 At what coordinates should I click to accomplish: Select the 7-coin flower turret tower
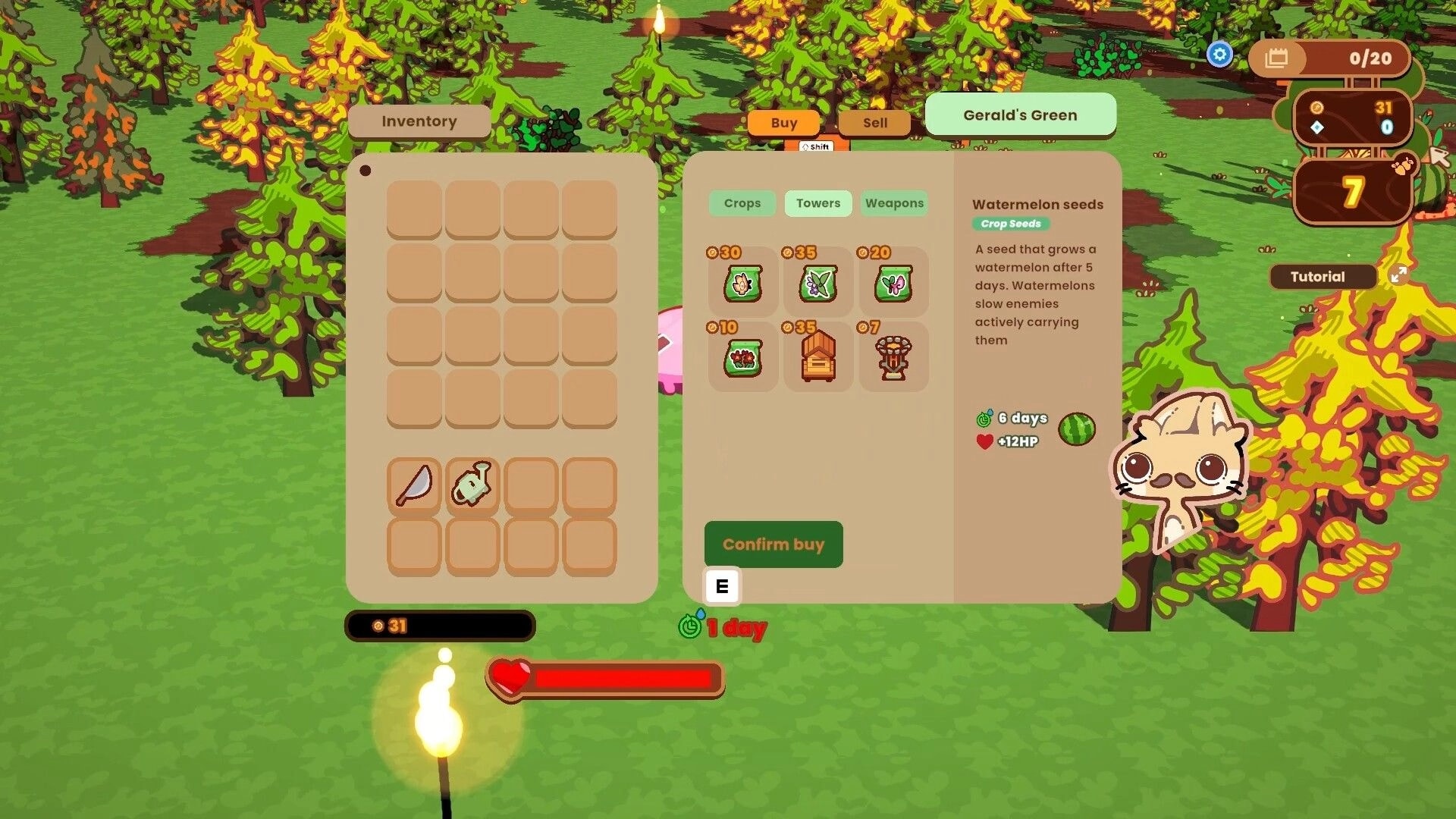(893, 356)
